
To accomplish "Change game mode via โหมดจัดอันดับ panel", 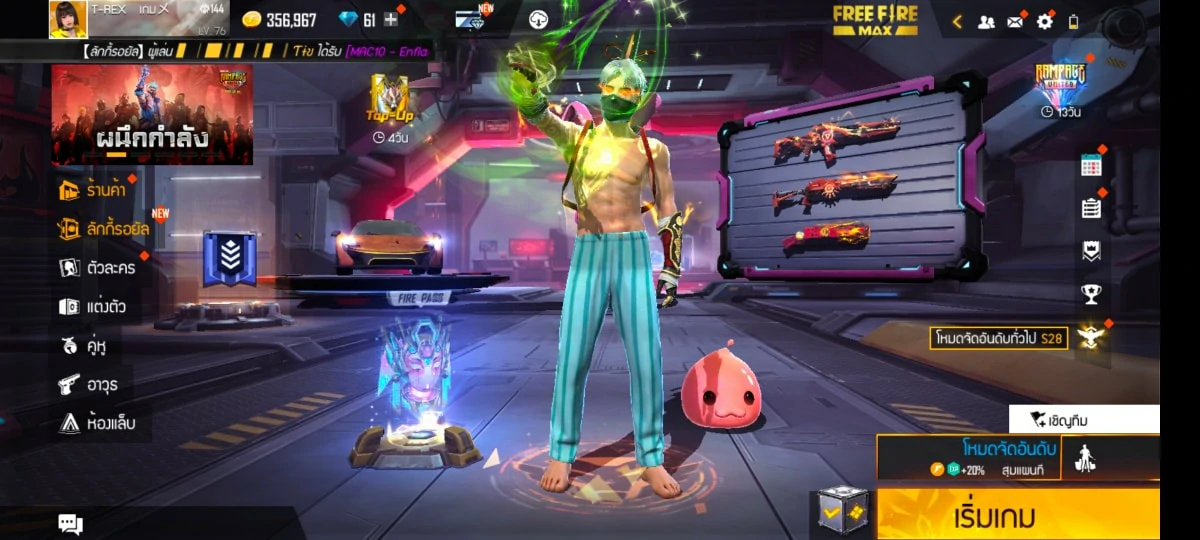I will tap(968, 457).
